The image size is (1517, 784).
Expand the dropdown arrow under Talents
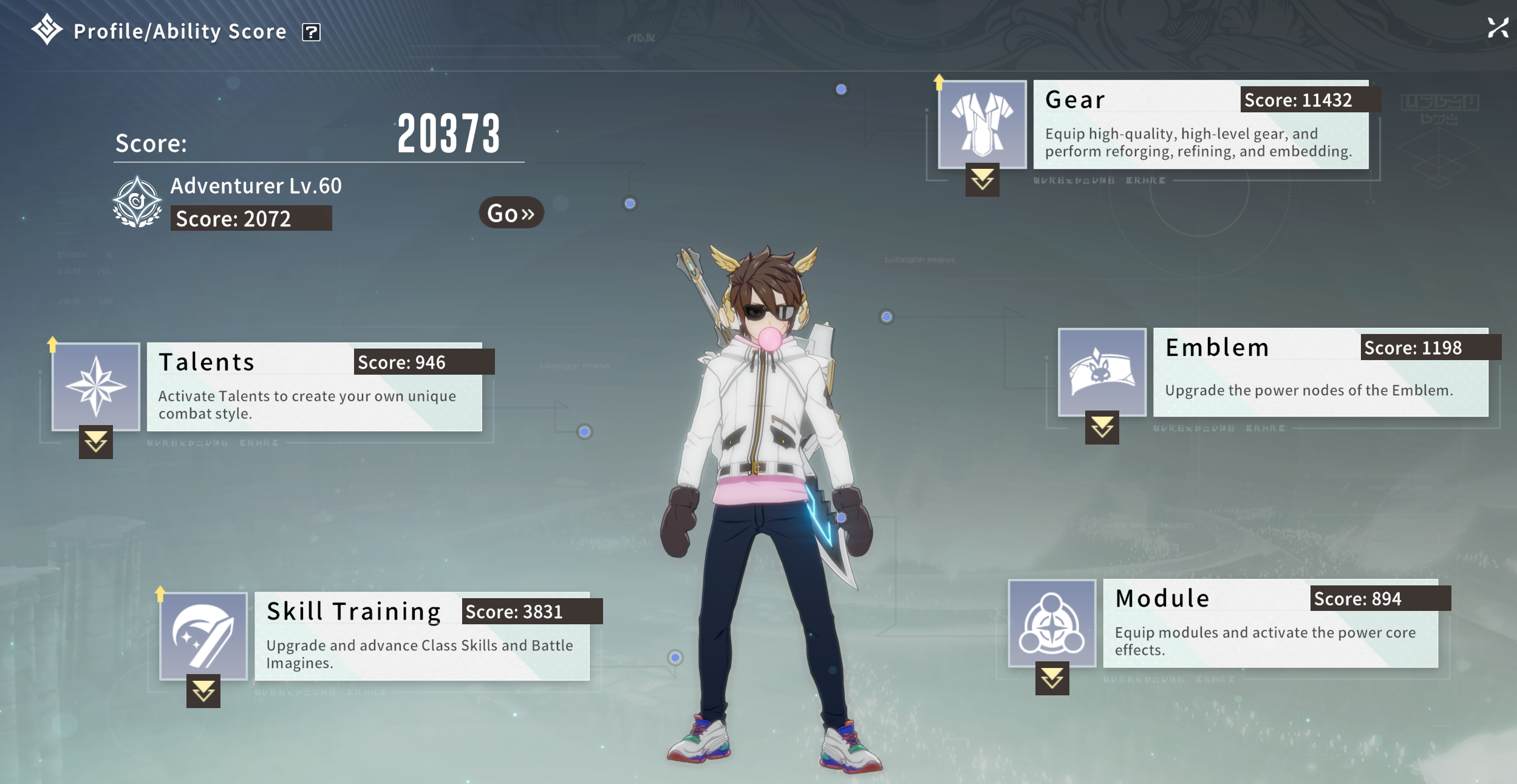tap(96, 442)
